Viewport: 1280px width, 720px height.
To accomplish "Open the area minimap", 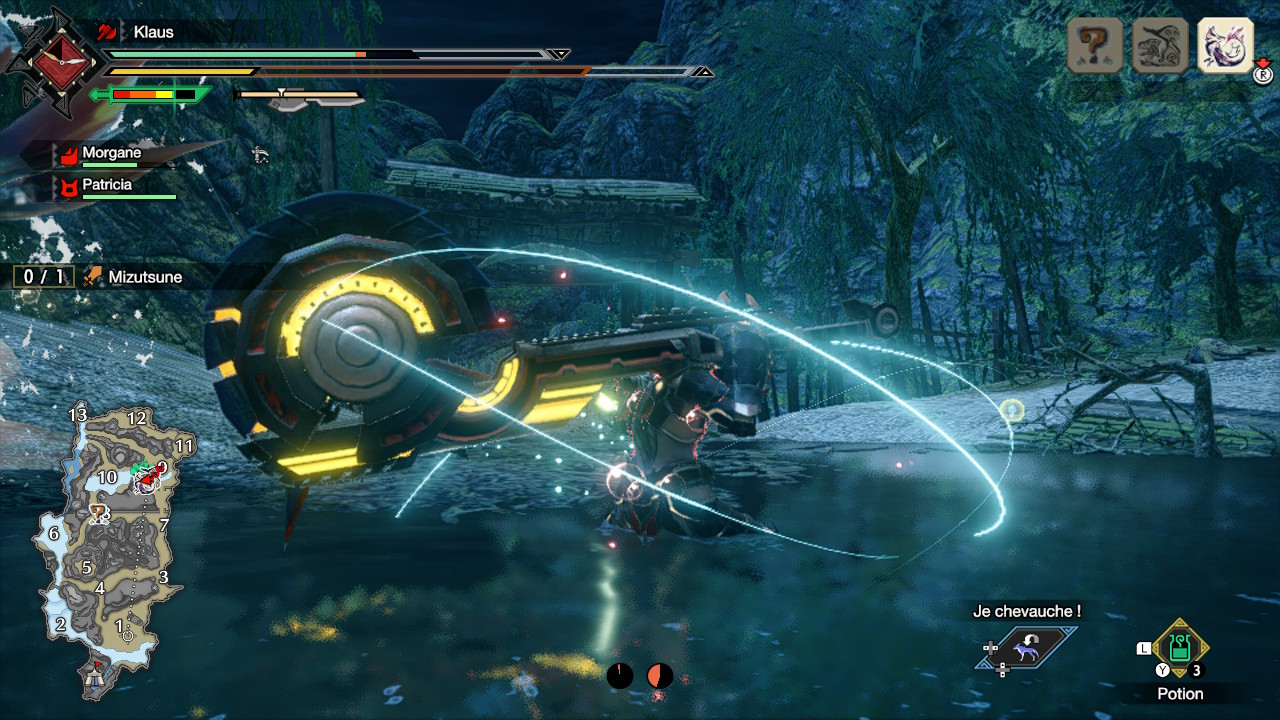I will point(107,540).
